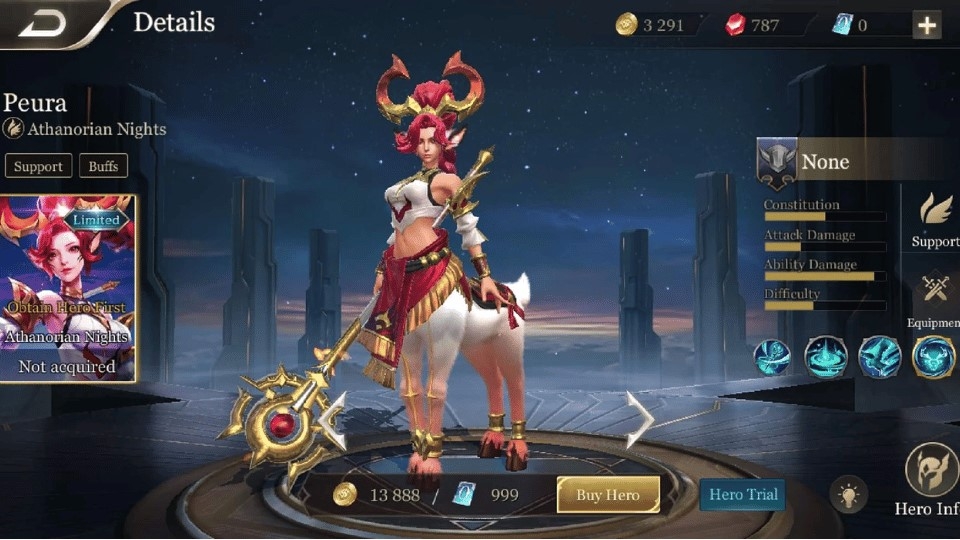The height and width of the screenshot is (540, 960).
Task: Add more currency with the plus button
Action: [927, 25]
